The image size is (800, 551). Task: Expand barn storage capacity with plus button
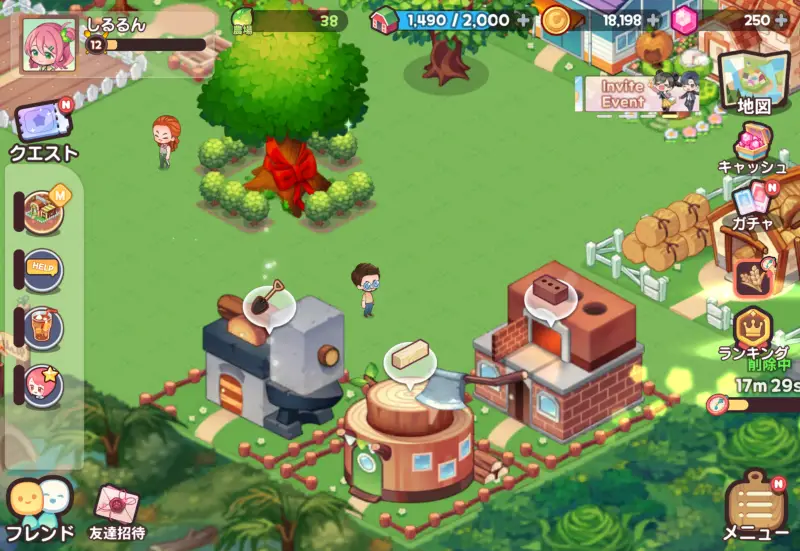click(x=523, y=19)
